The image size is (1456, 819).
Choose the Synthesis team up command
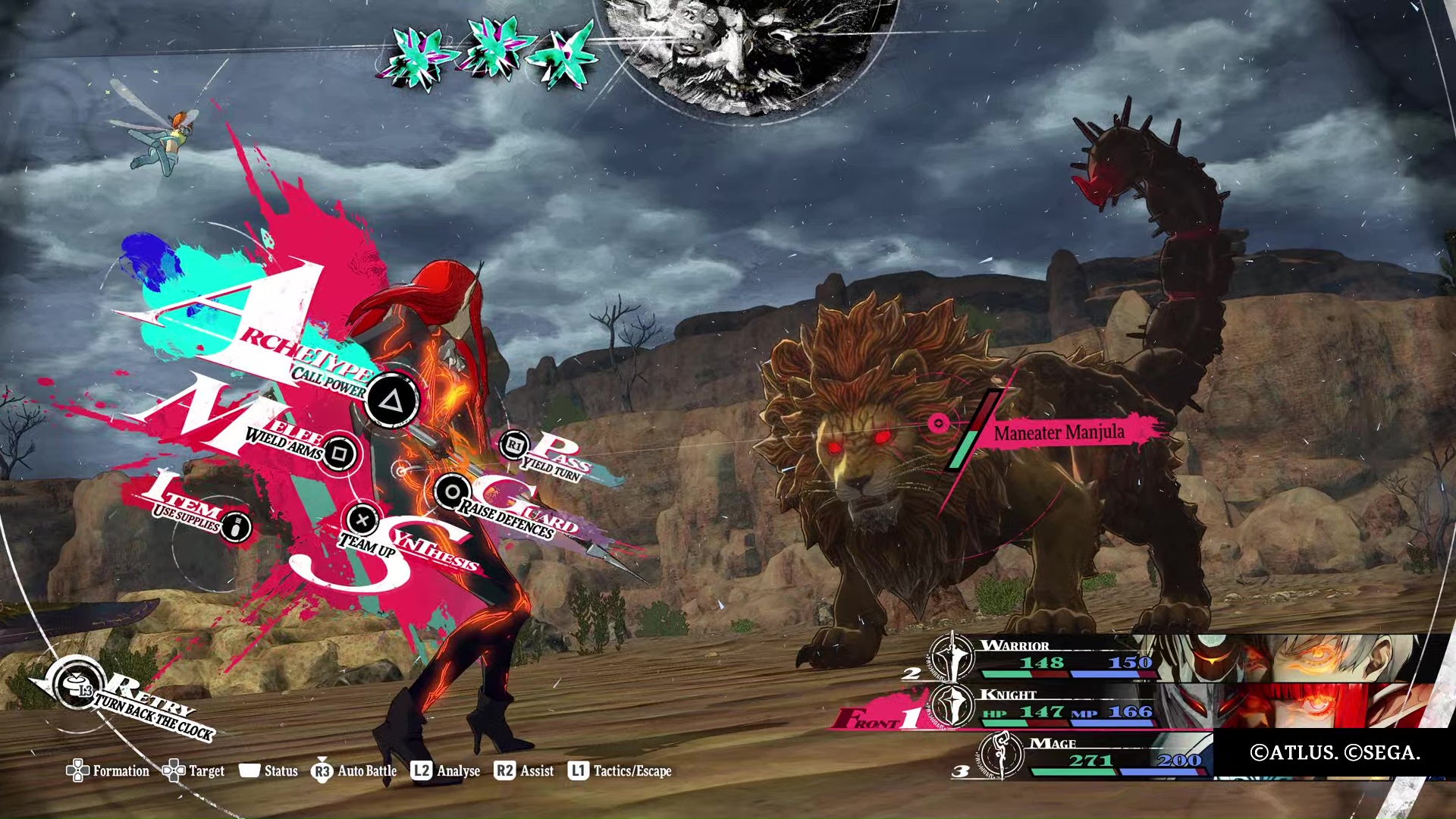pyautogui.click(x=362, y=520)
